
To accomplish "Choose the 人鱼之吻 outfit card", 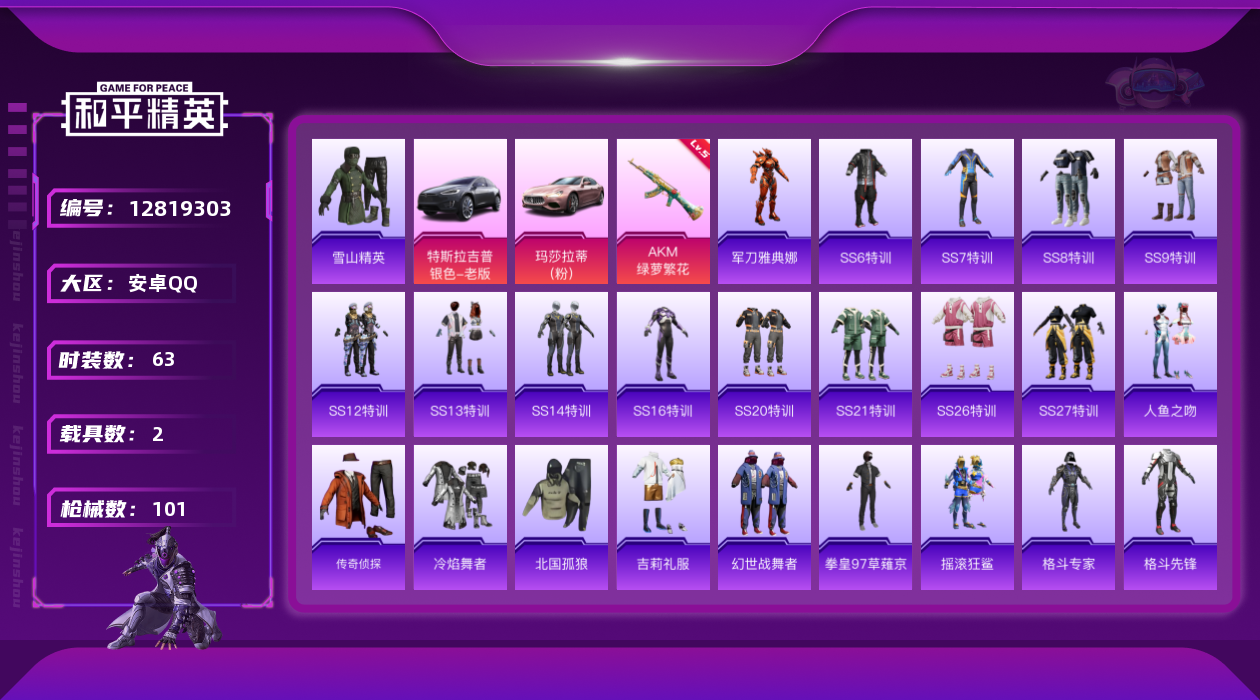I will (x=1170, y=364).
